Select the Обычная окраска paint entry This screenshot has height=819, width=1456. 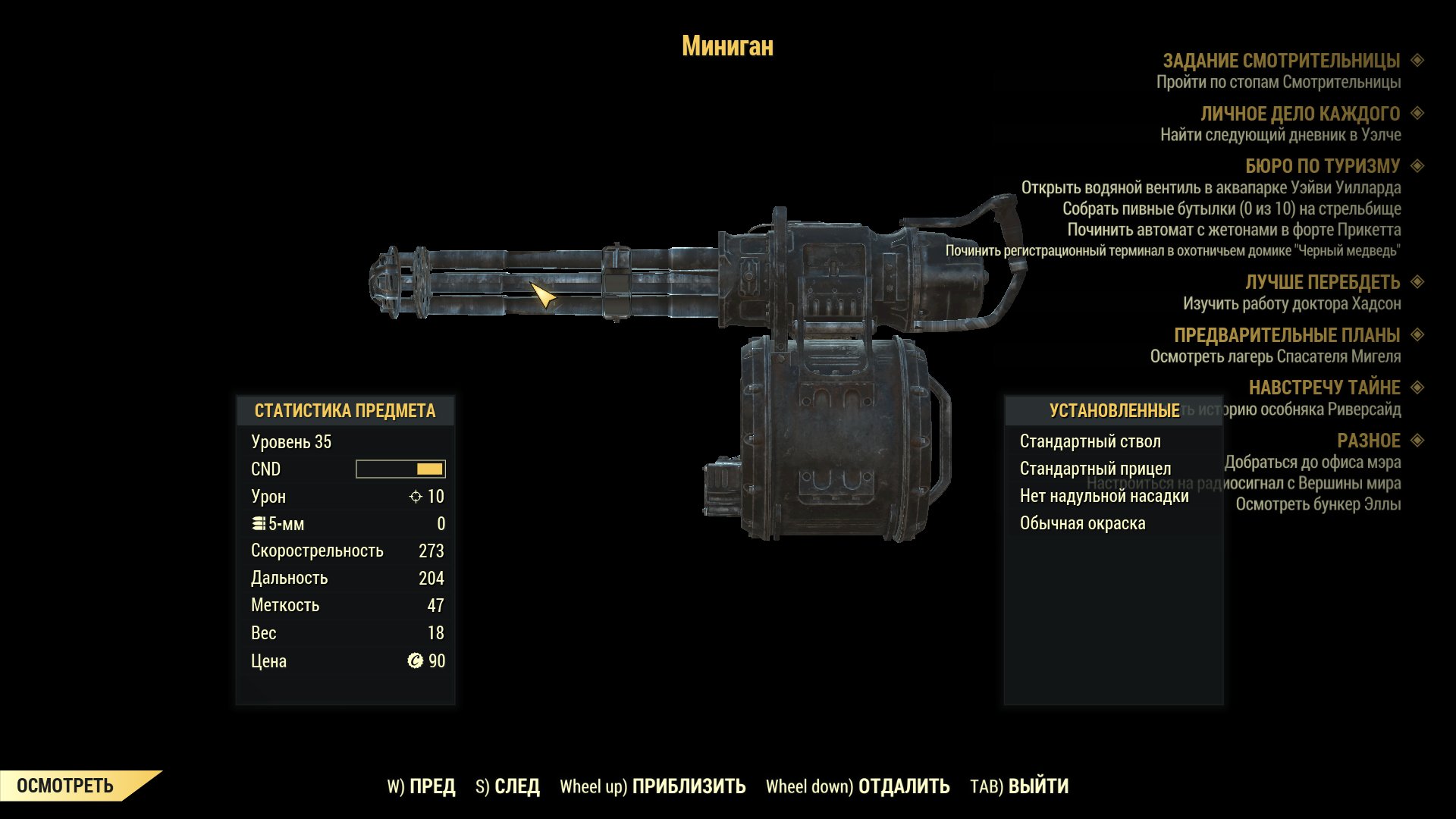pos(1082,523)
